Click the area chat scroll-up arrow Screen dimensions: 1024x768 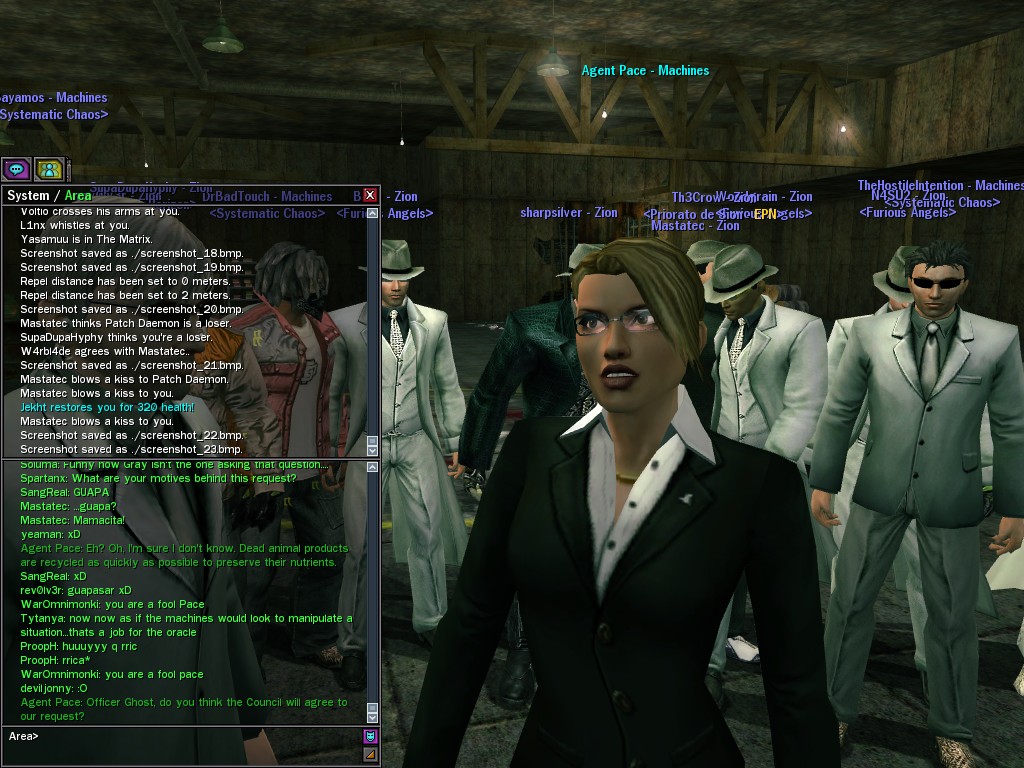[372, 468]
